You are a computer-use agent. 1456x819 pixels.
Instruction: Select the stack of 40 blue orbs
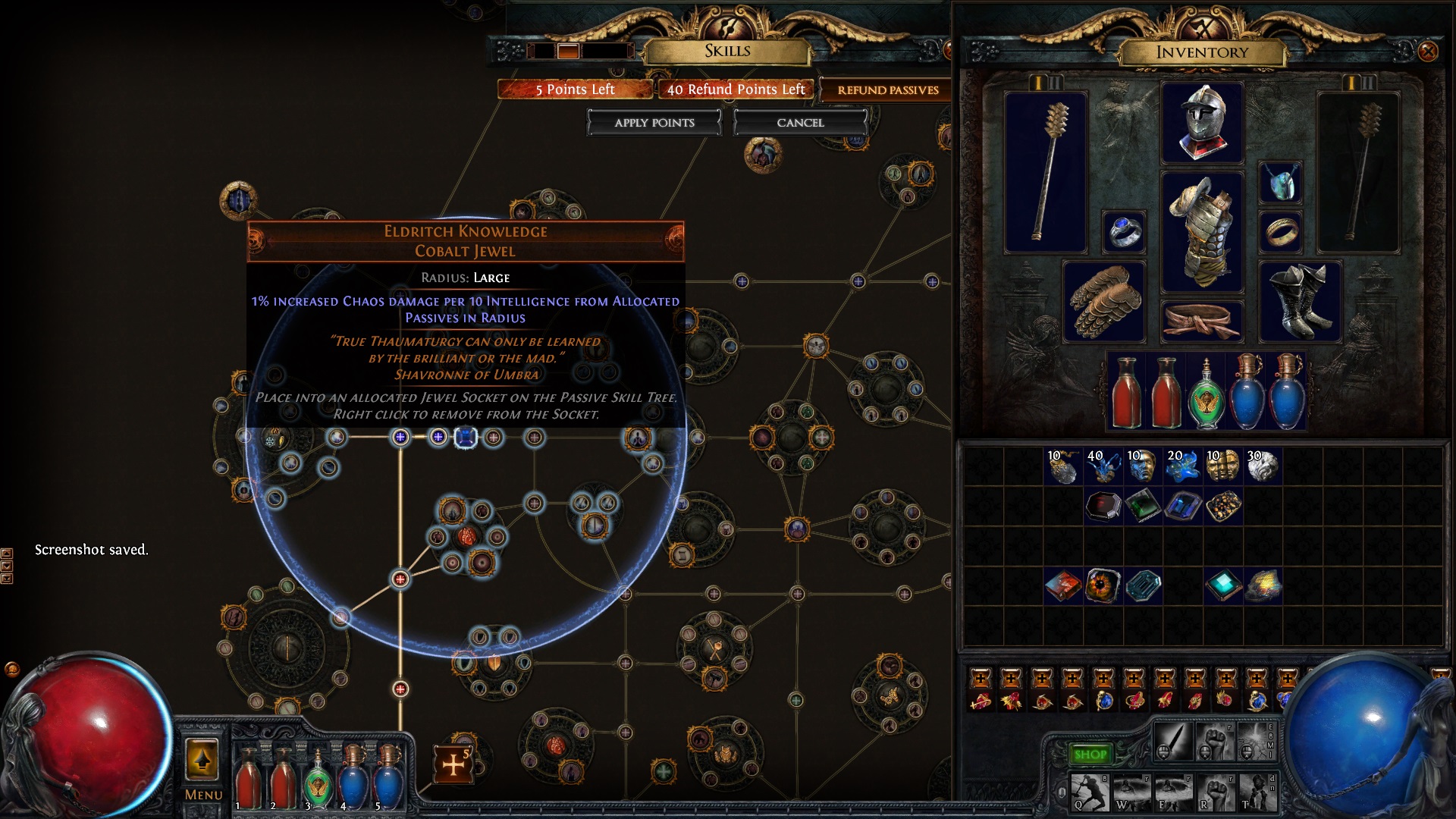[x=1103, y=466]
